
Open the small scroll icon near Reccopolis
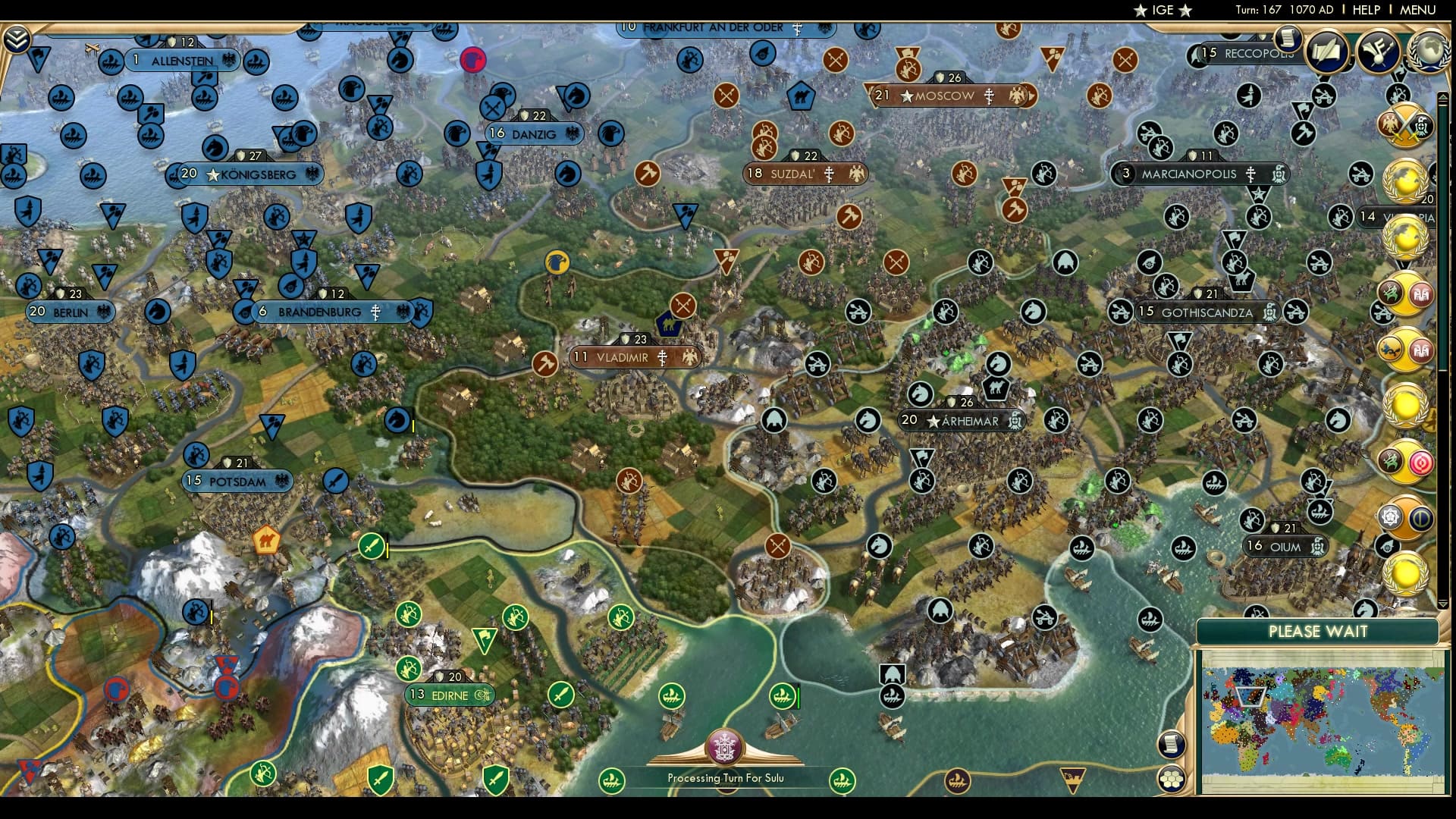(x=1287, y=36)
